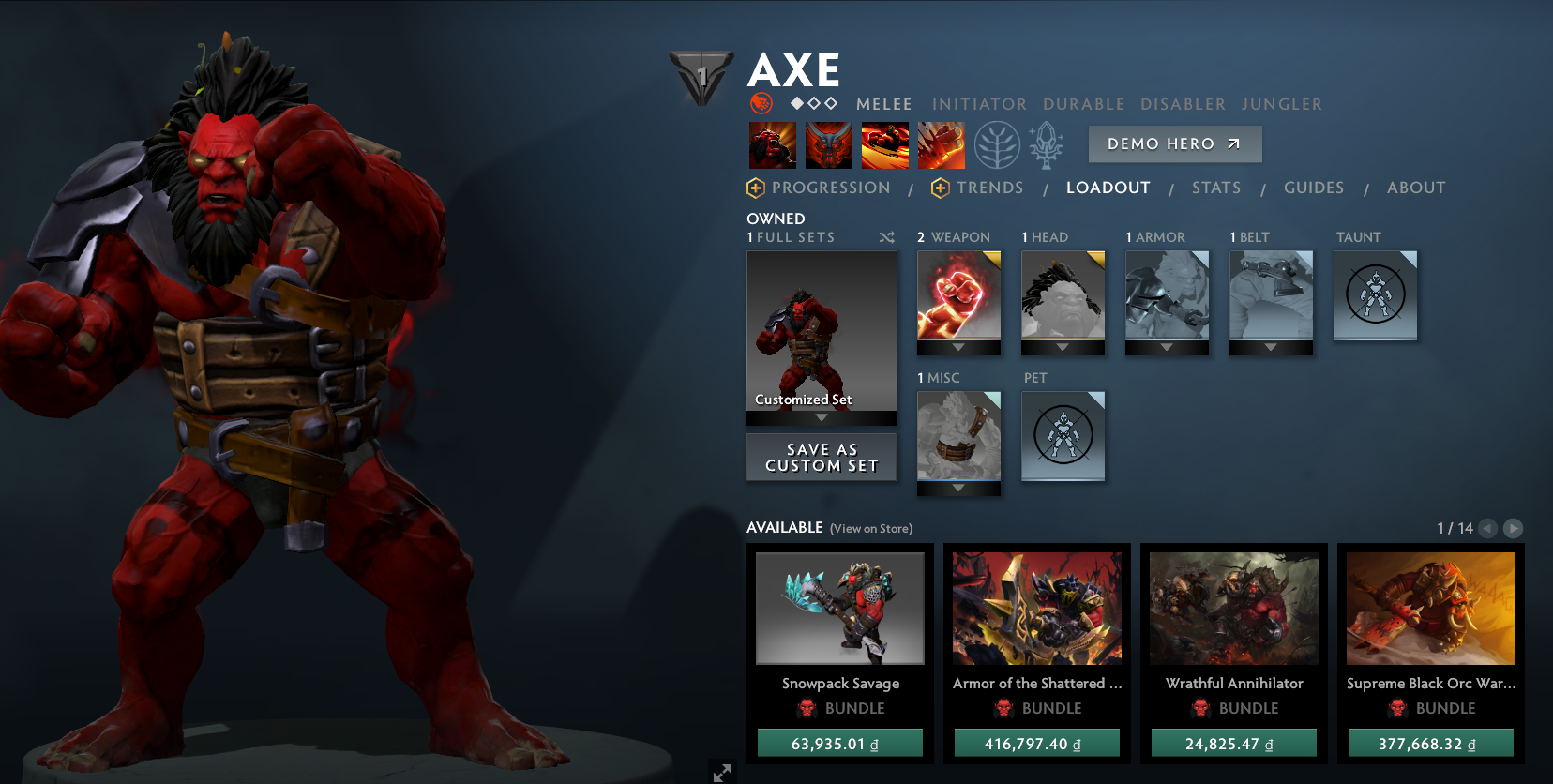Screen dimensions: 1553x784
Task: Expand the Head slot item options
Action: 1062,349
